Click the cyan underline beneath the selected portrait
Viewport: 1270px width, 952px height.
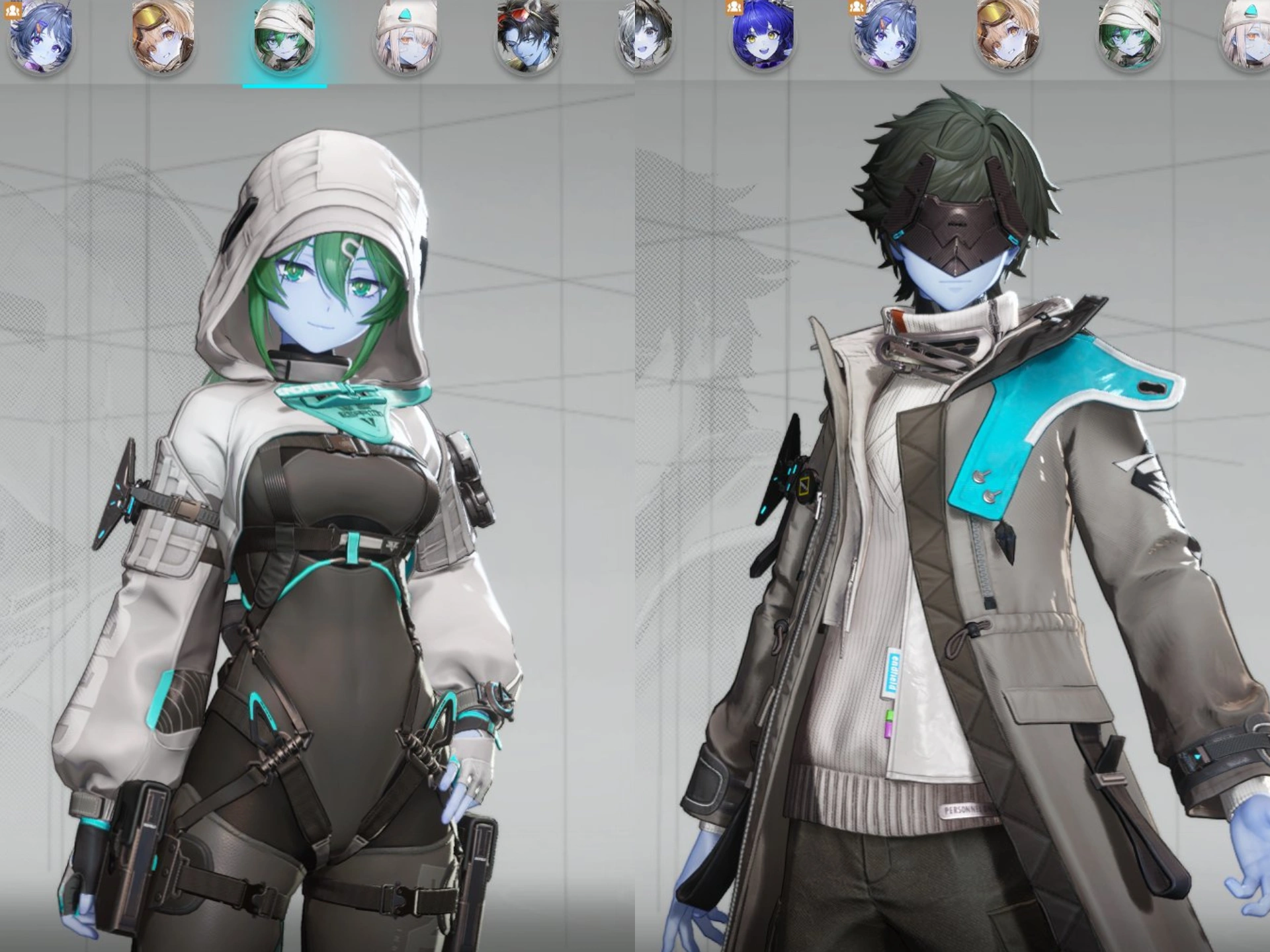284,85
